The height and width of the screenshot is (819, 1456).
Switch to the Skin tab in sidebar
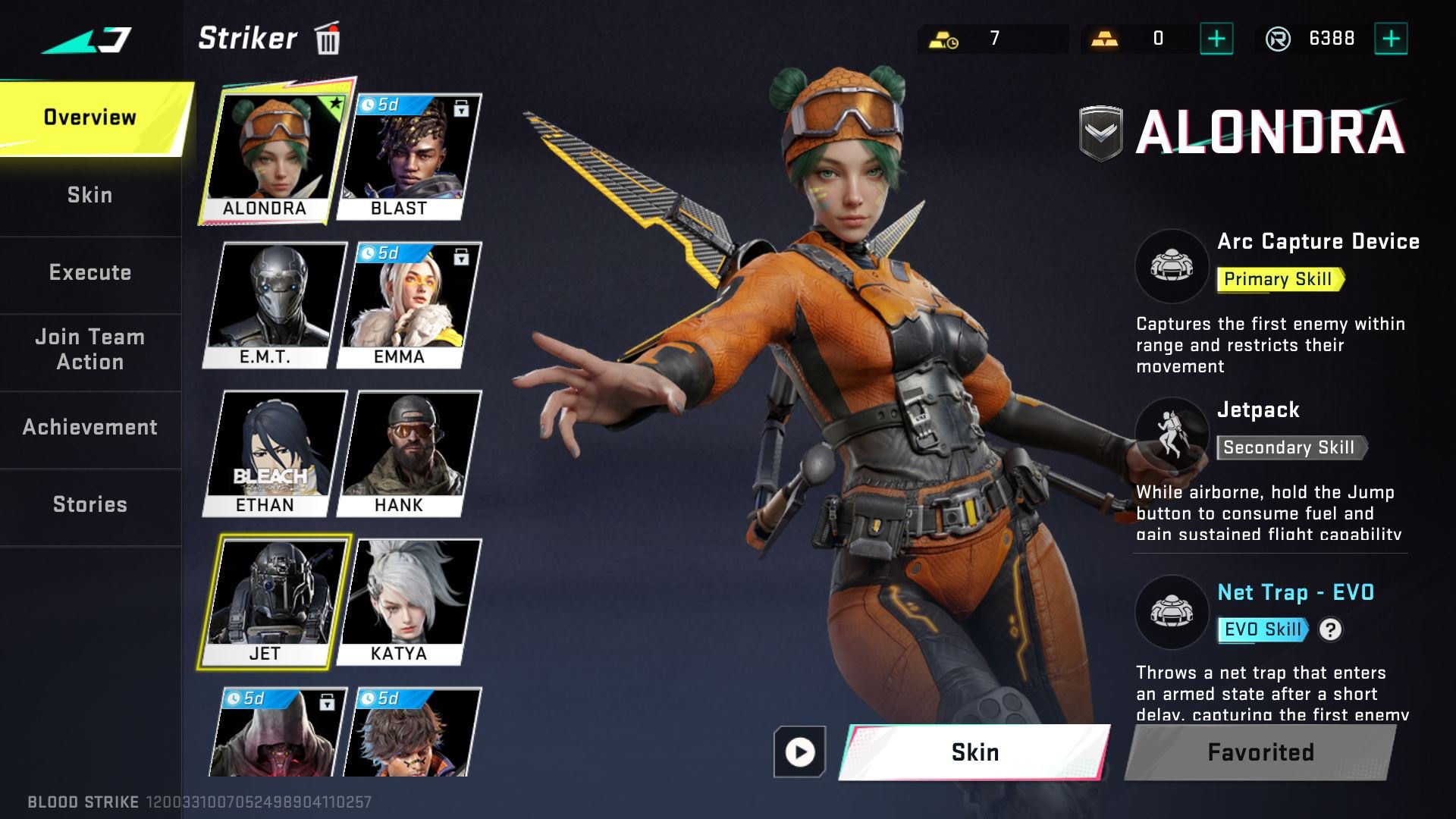pyautogui.click(x=89, y=195)
